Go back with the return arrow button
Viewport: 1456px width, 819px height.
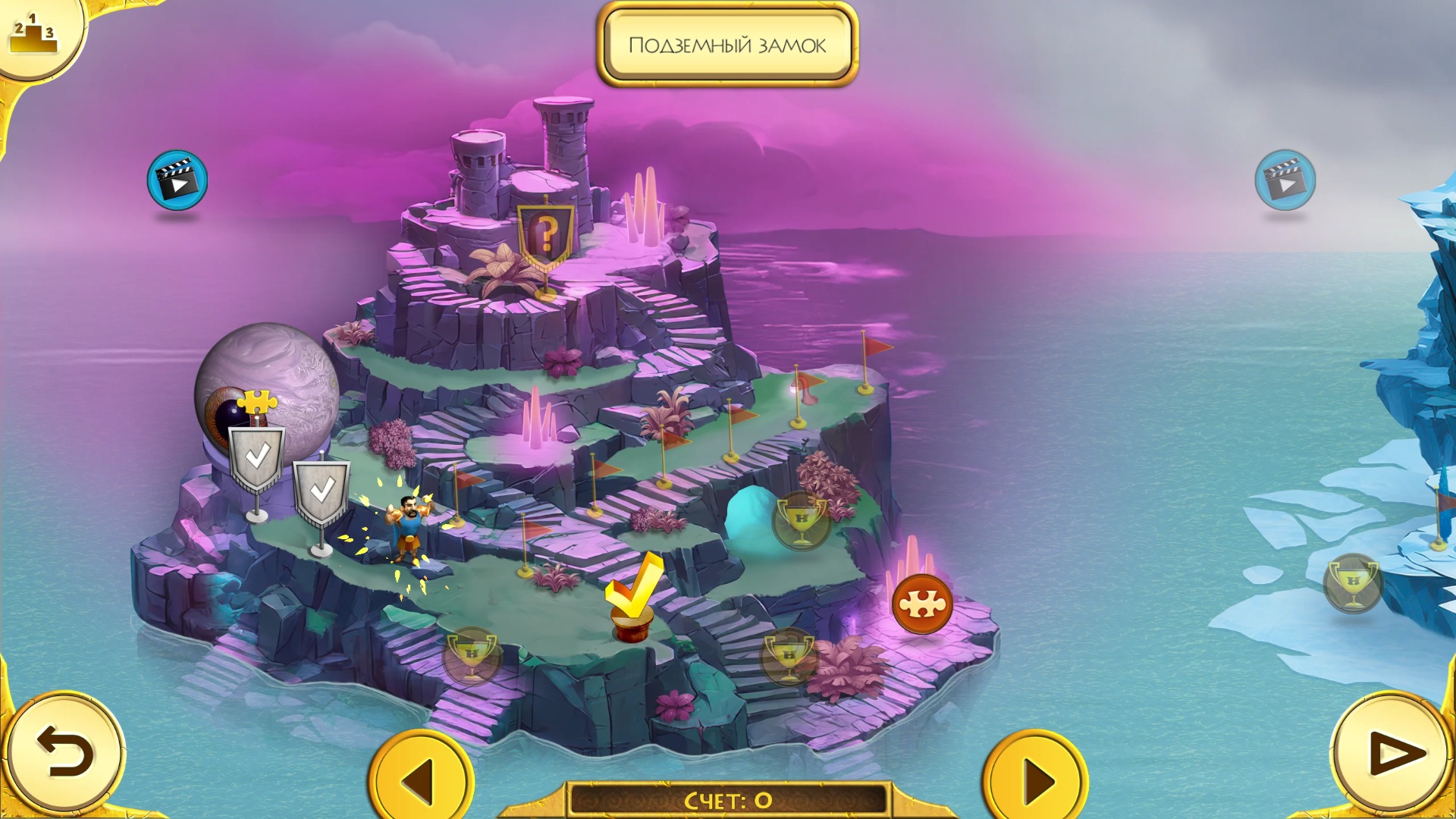[x=64, y=753]
